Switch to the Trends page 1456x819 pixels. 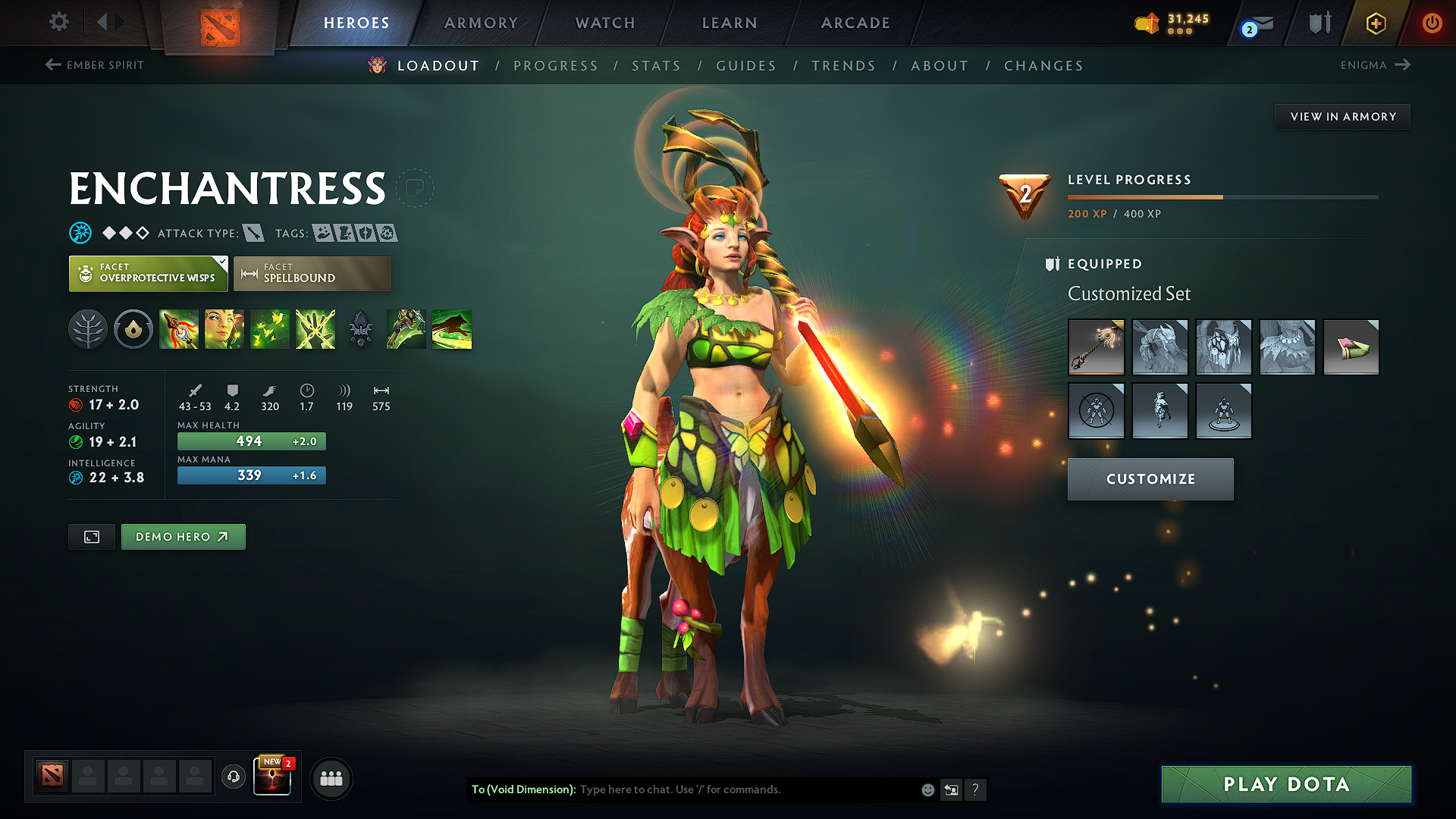pyautogui.click(x=843, y=66)
